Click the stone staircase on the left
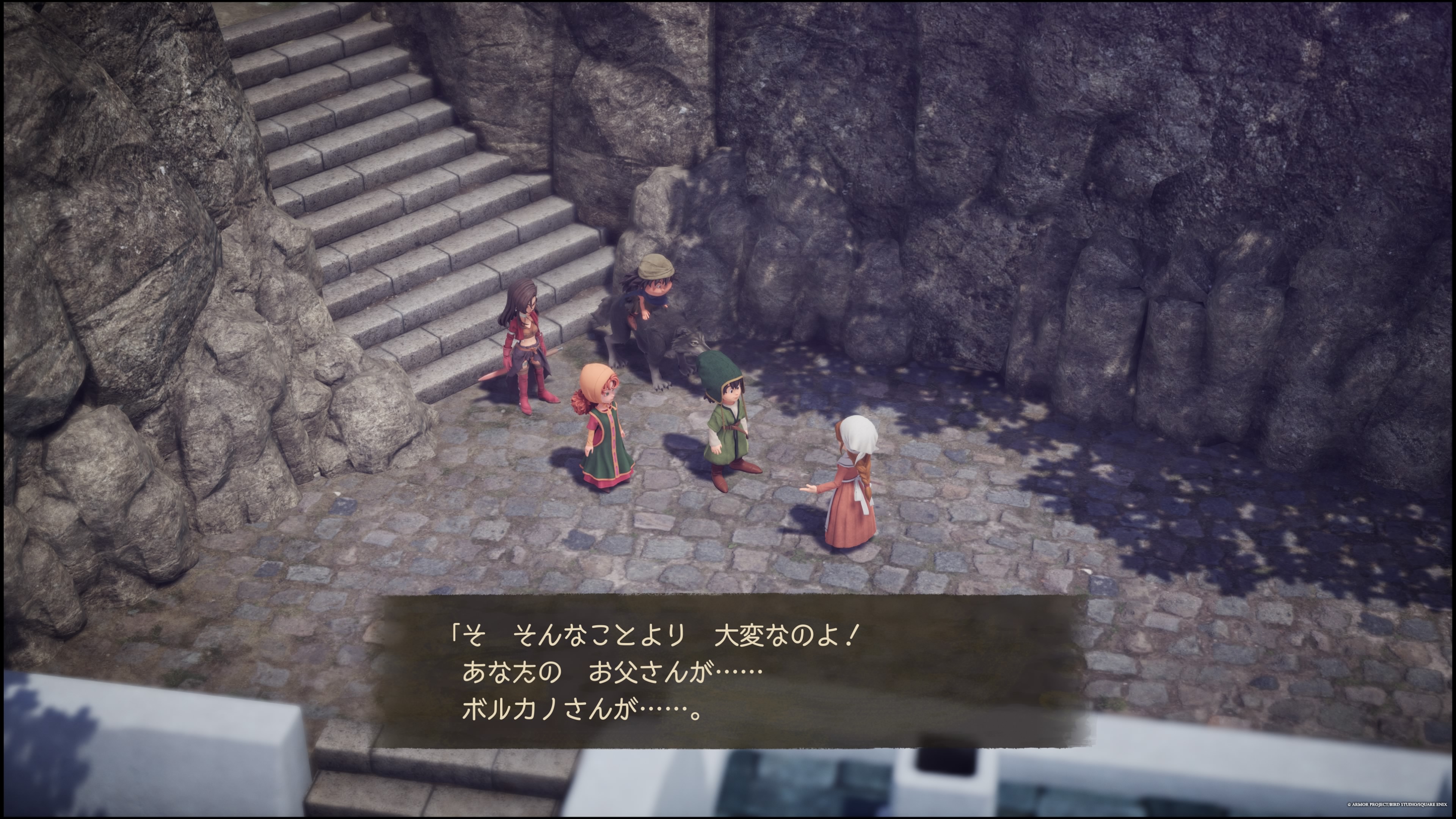The width and height of the screenshot is (1456, 819). (x=367, y=169)
